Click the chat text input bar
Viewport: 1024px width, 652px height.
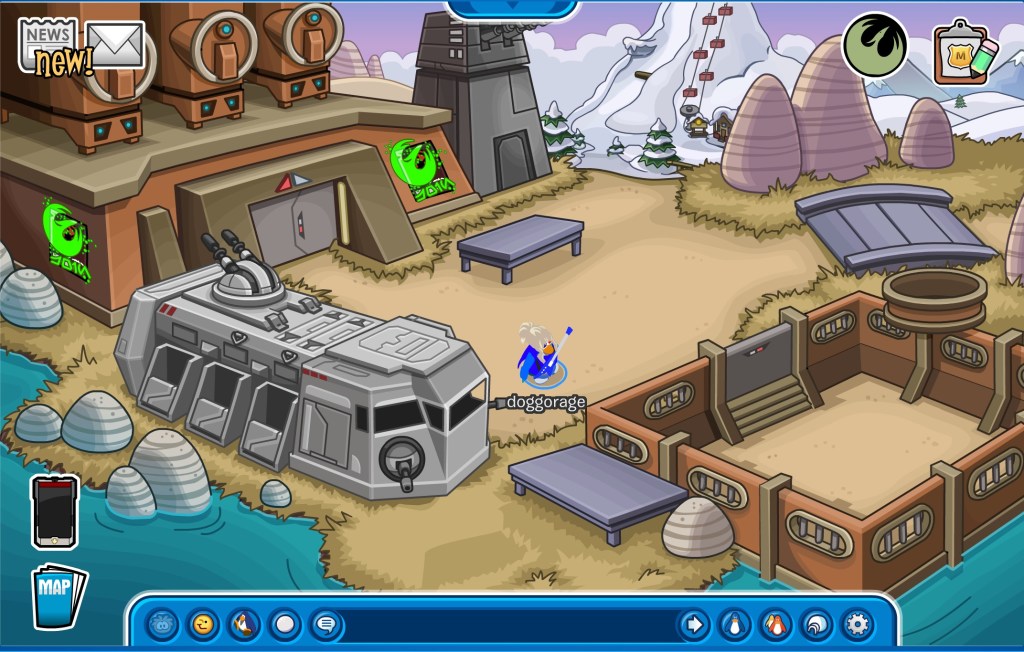click(510, 625)
